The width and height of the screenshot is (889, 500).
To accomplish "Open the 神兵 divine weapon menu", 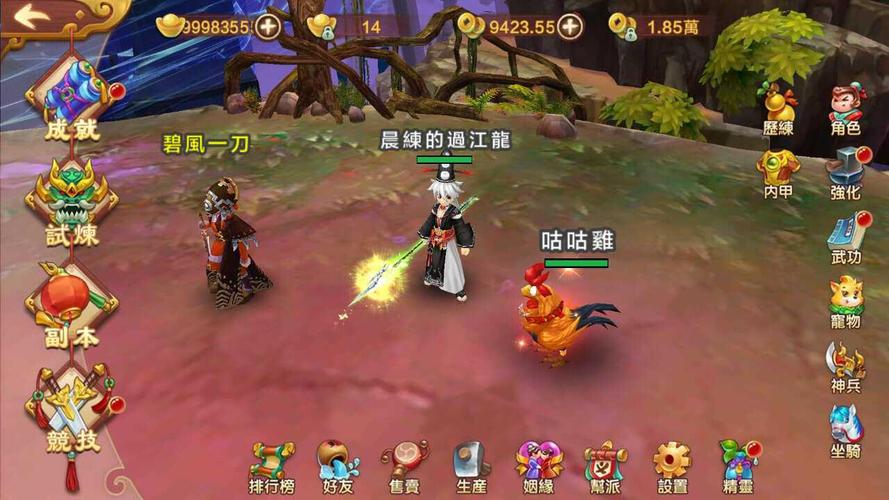I will (x=846, y=366).
